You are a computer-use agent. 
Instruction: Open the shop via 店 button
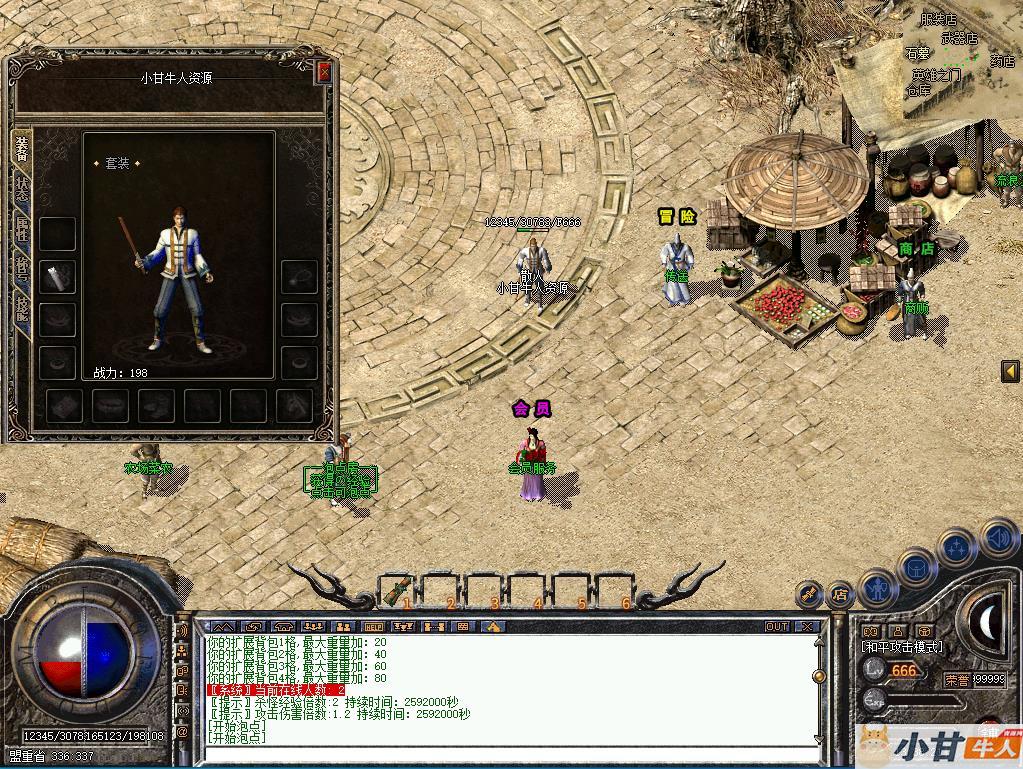[x=839, y=595]
